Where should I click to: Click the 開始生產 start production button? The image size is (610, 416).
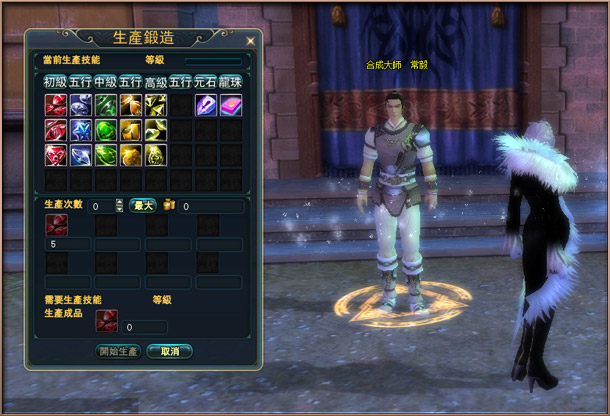[119, 351]
